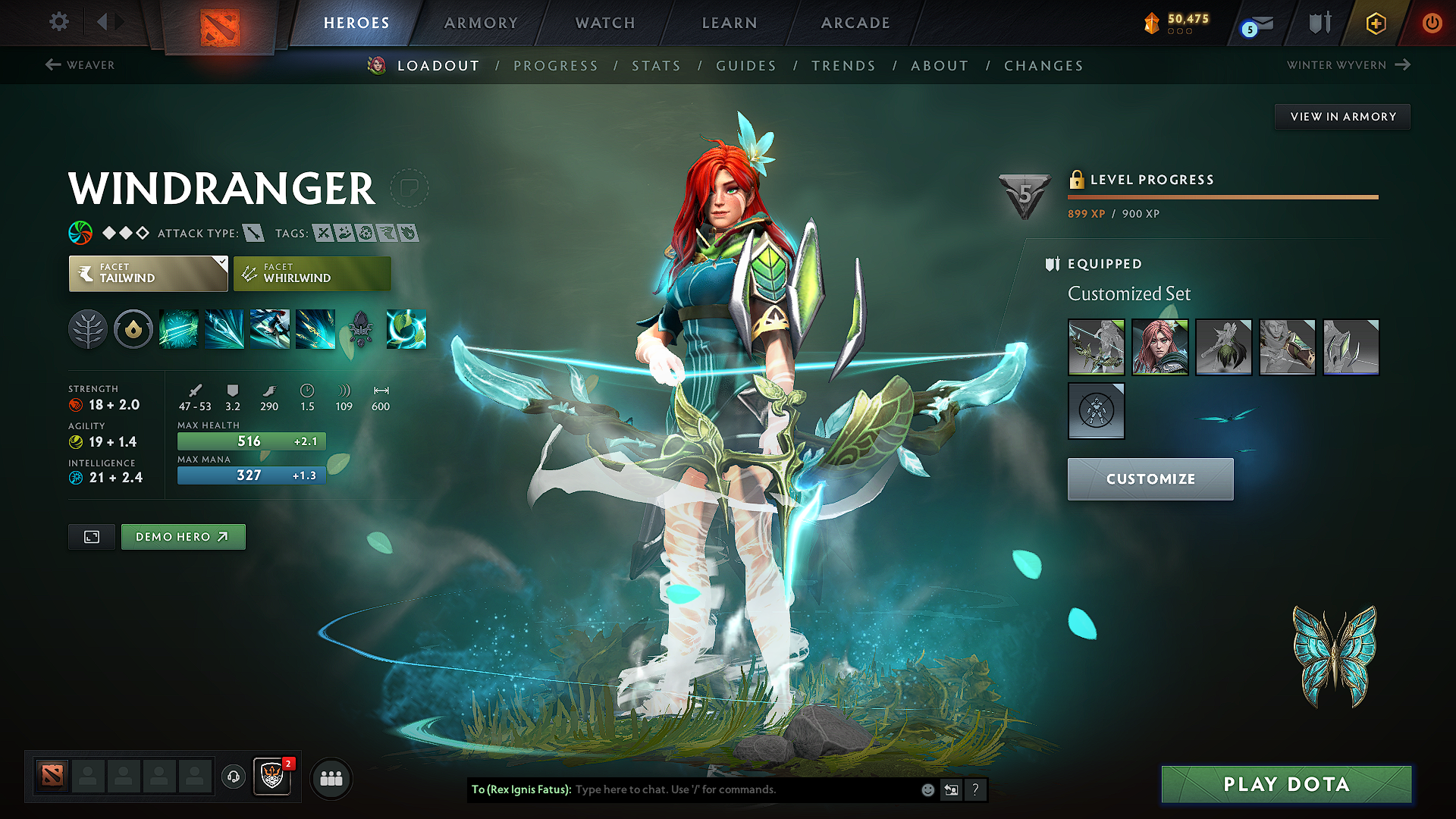Viewport: 1456px width, 819px height.
Task: Click the picture-in-picture toggle near Demo Hero
Action: (x=91, y=536)
